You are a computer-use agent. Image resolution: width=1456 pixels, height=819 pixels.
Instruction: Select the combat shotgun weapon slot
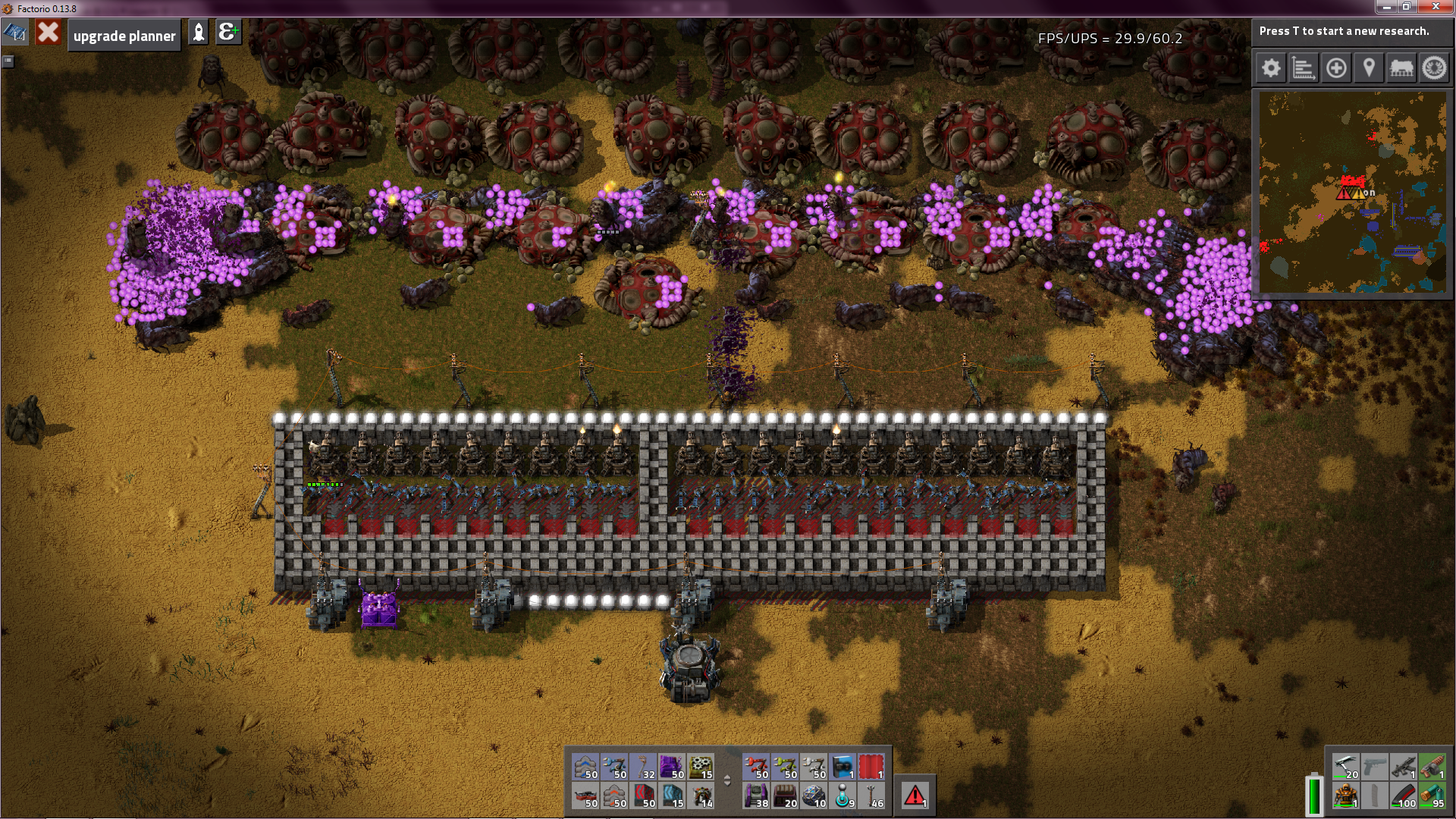(1432, 767)
